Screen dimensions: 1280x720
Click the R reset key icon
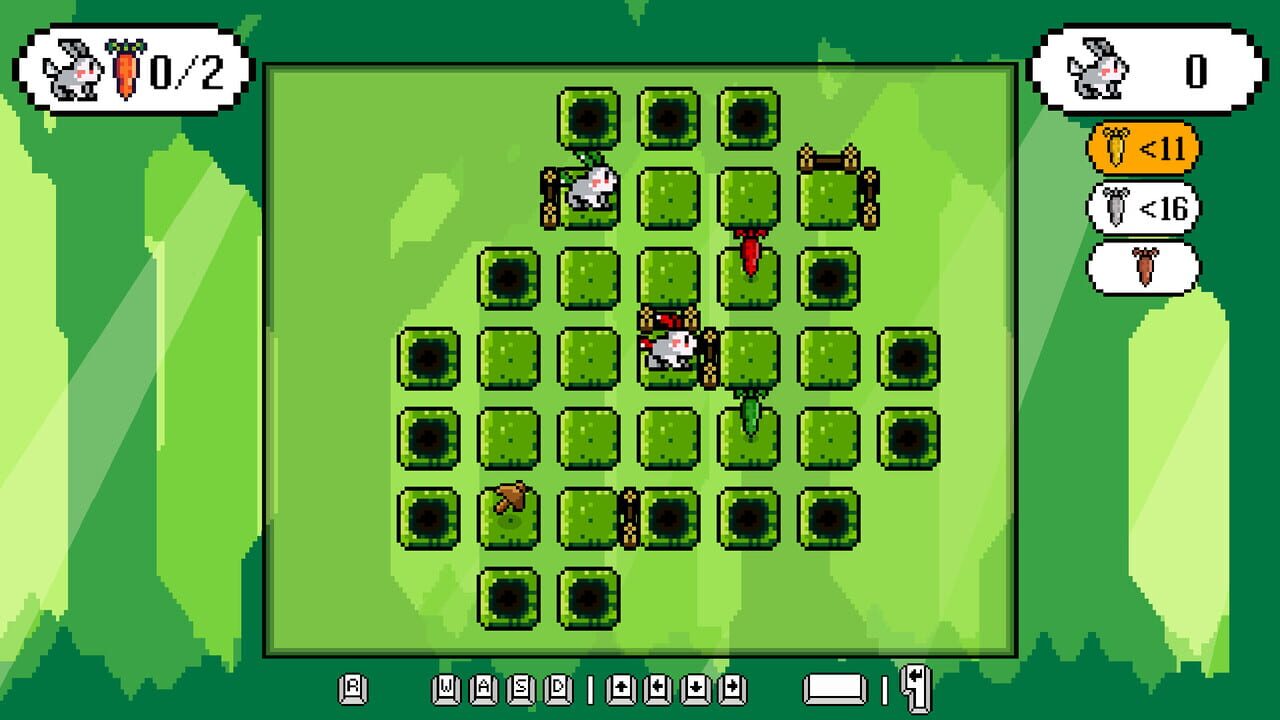point(352,688)
